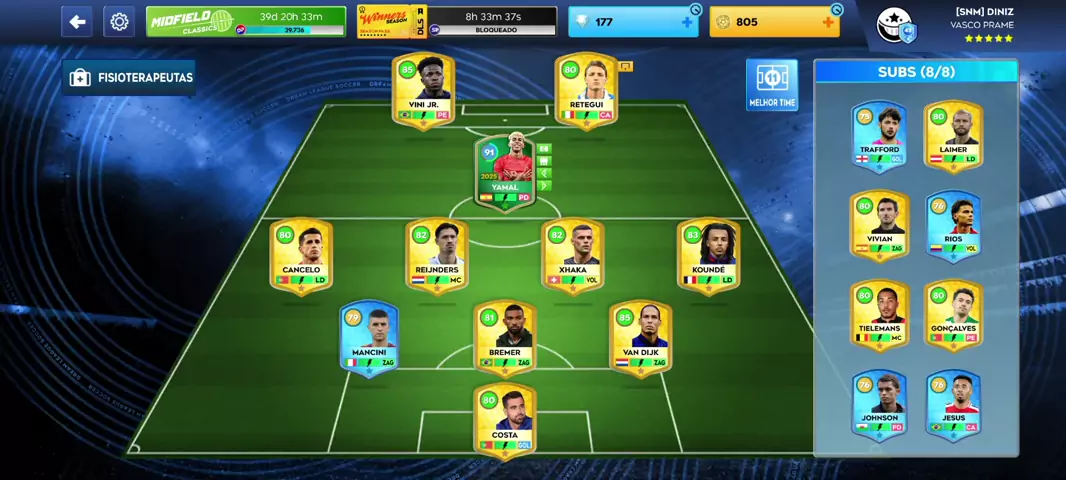Viewport: 1066px width, 480px height.
Task: Select the Vini Jr. player card
Action: [x=424, y=90]
